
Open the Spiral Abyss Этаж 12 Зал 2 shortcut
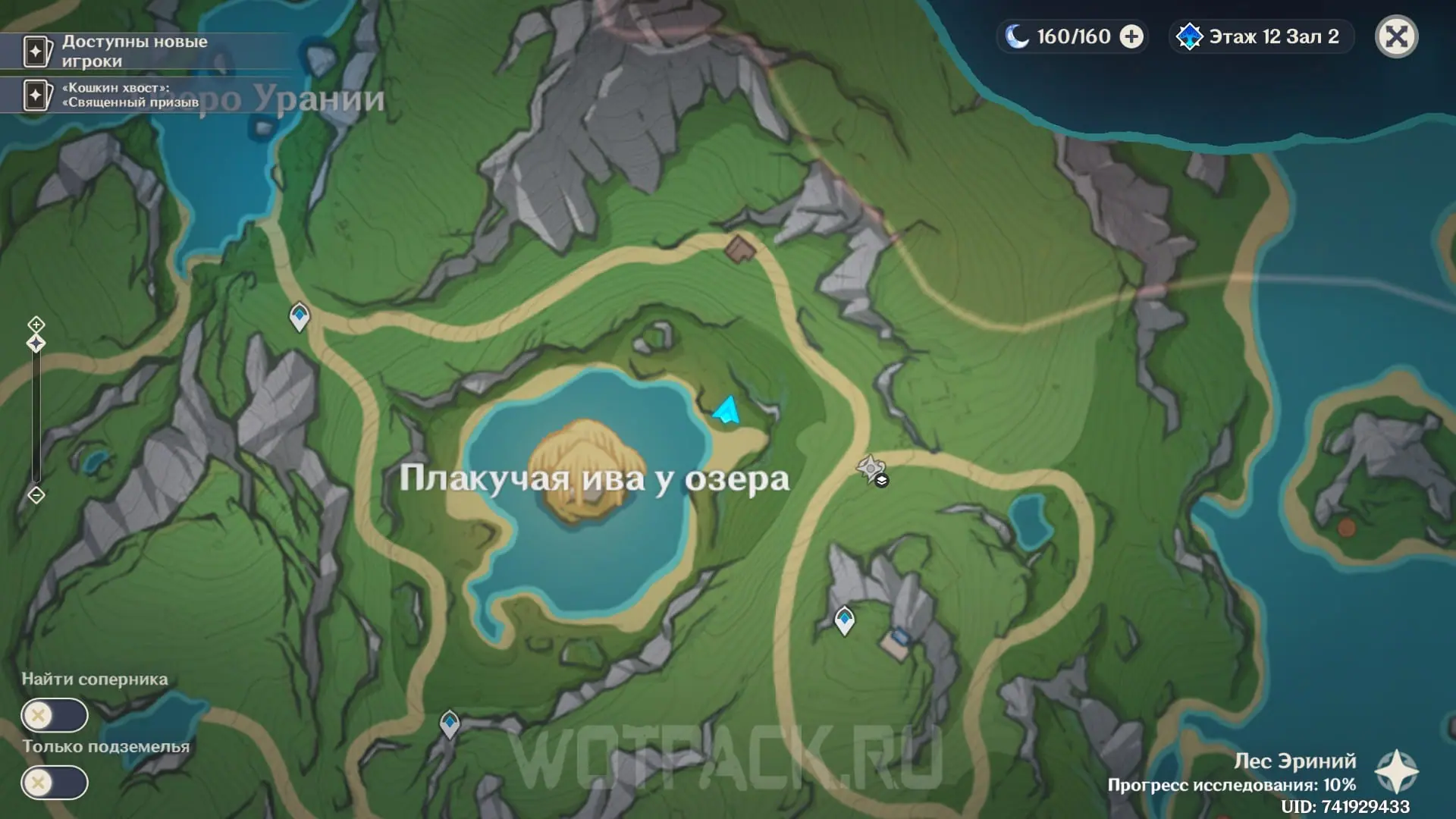1262,36
